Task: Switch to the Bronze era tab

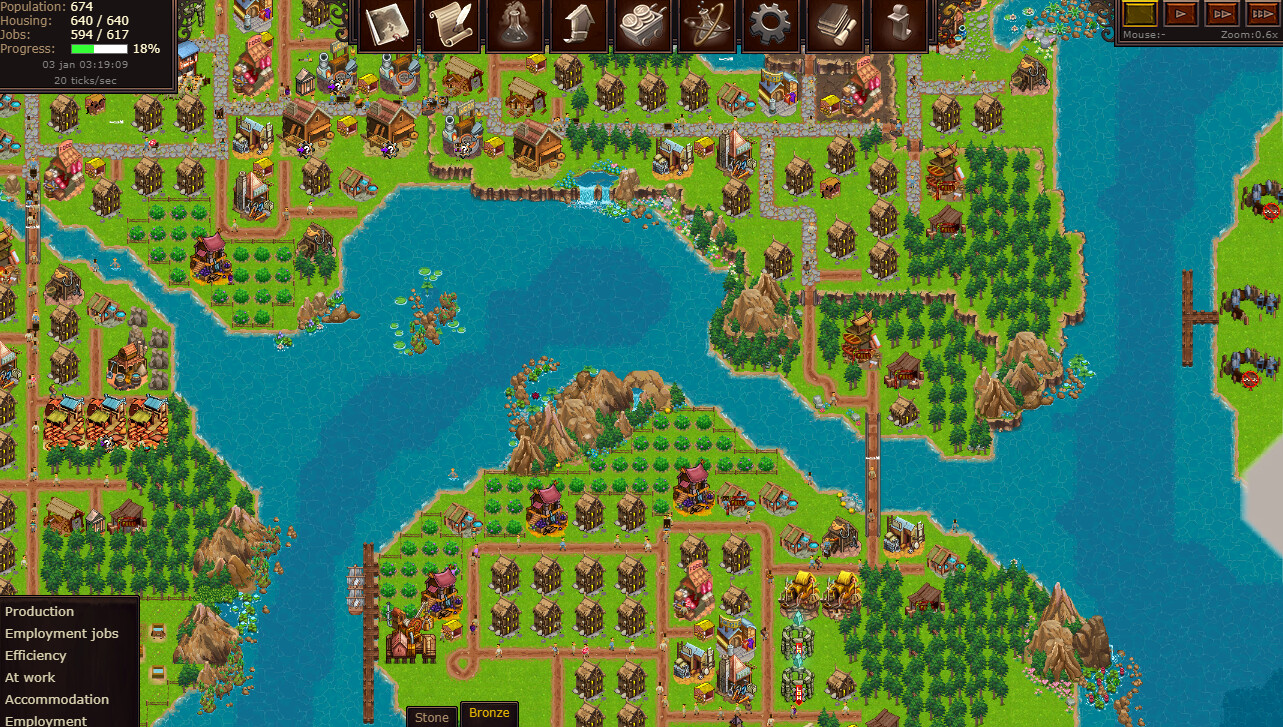Action: 489,712
